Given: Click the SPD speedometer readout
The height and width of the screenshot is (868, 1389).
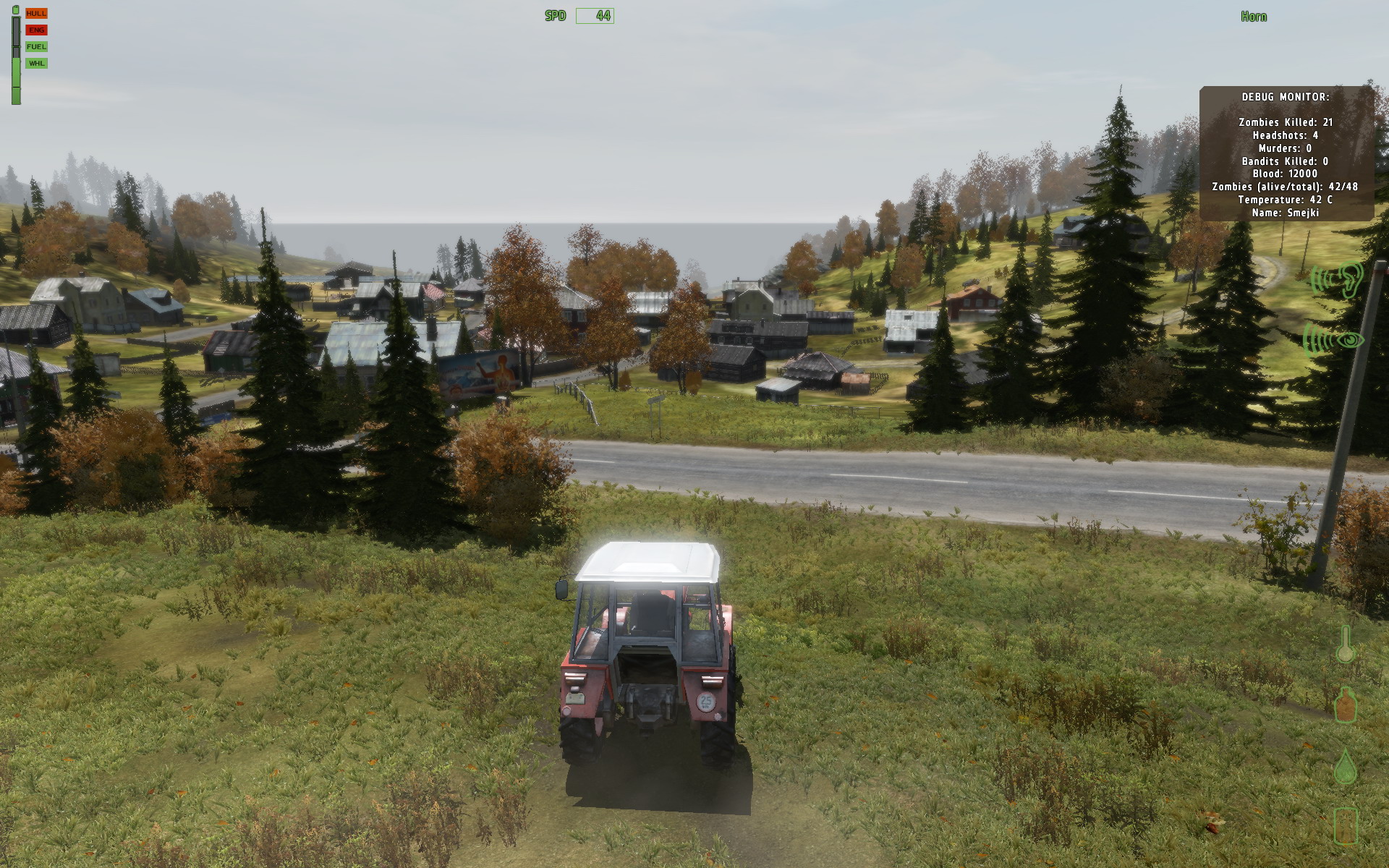Looking at the screenshot, I should [x=556, y=16].
